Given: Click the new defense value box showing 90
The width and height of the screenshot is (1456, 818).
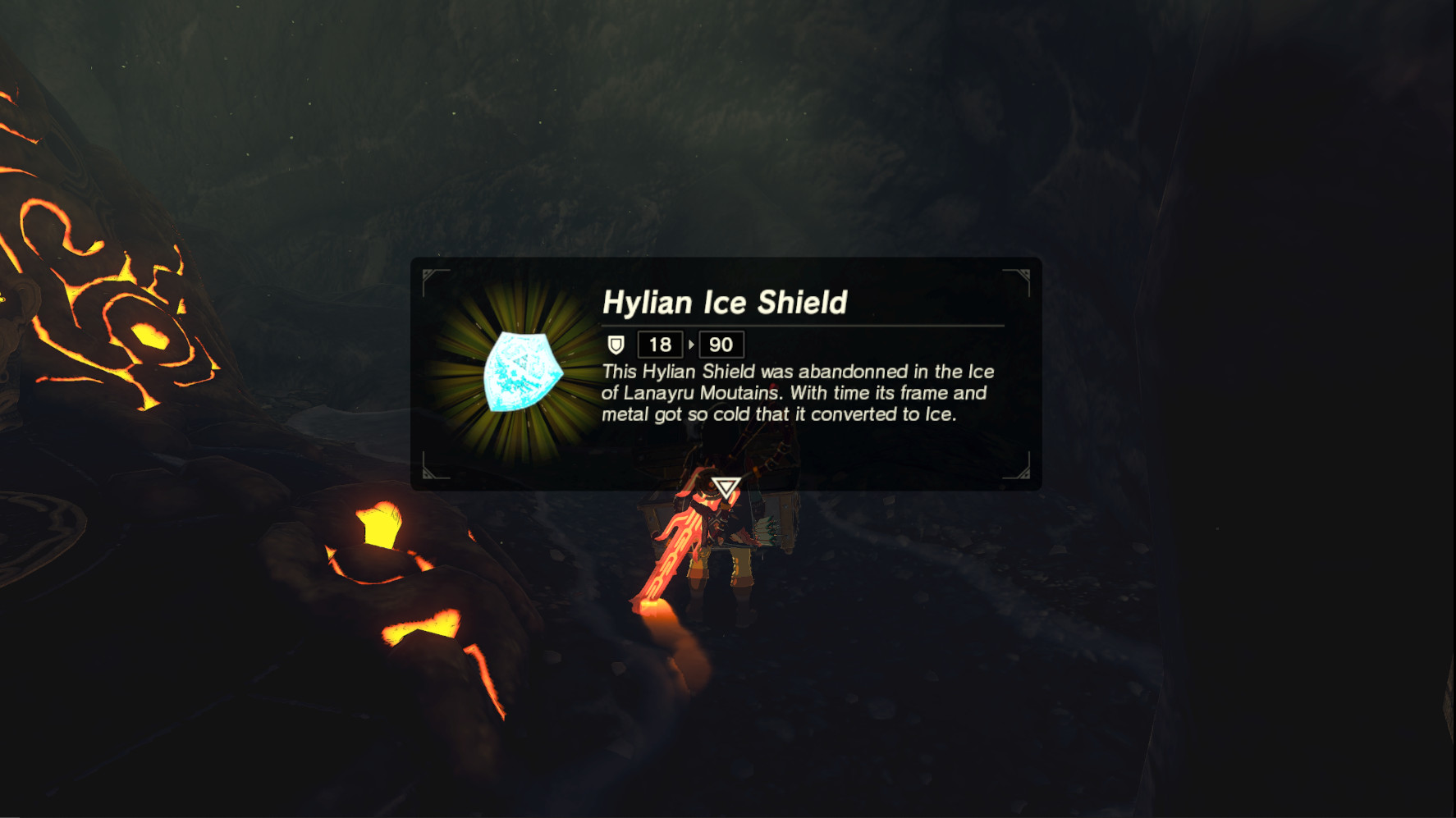Looking at the screenshot, I should (x=722, y=345).
